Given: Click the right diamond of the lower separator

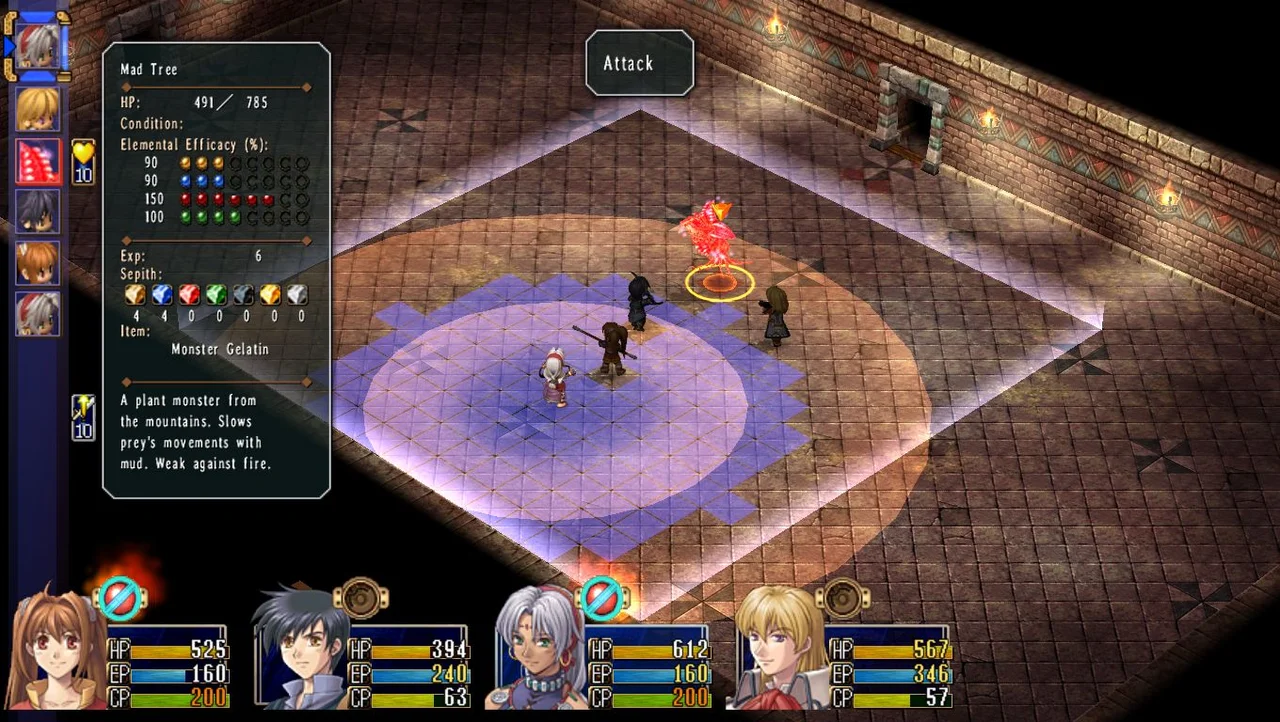Looking at the screenshot, I should (306, 382).
